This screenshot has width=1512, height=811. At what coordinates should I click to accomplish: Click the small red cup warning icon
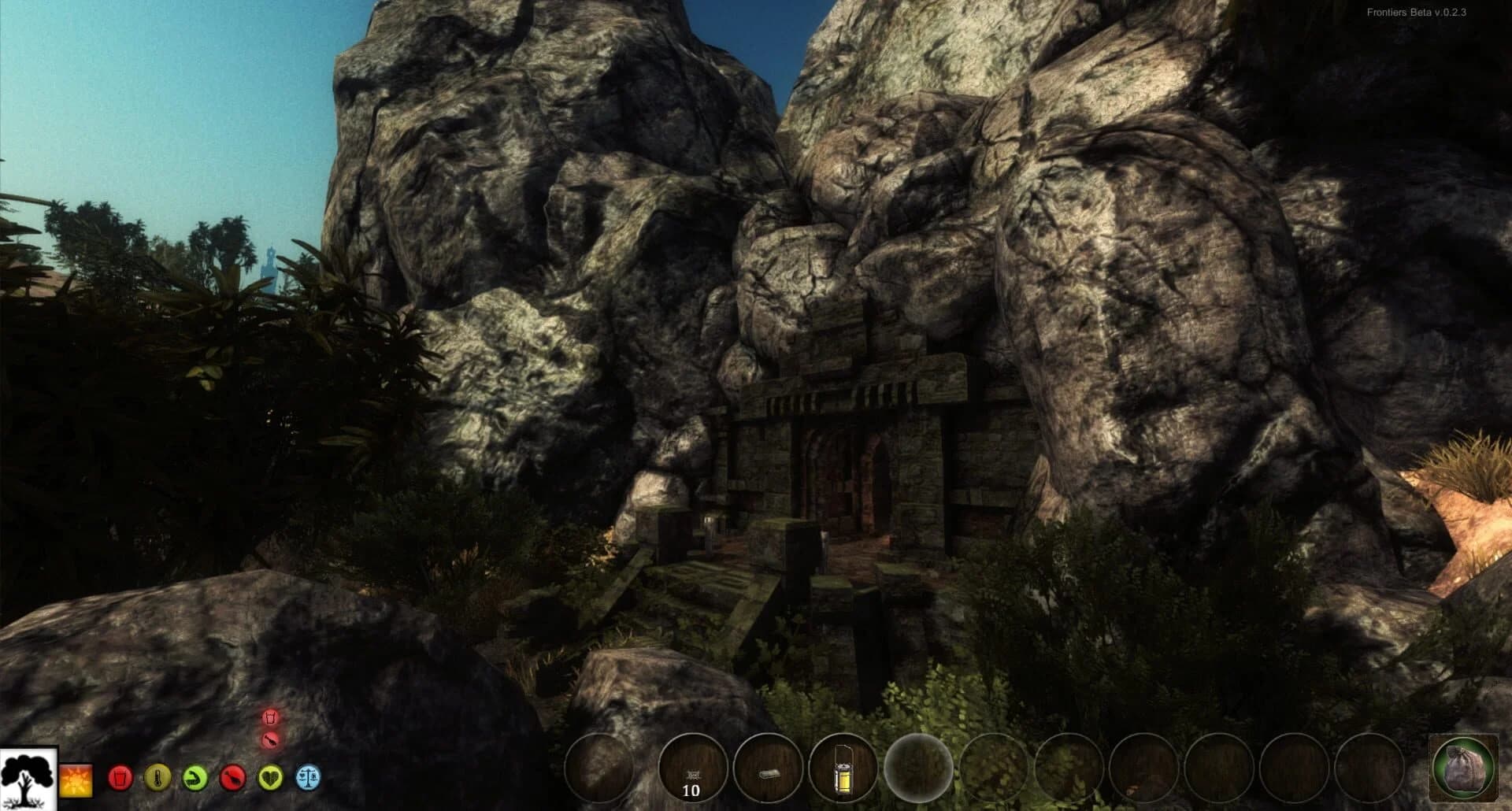click(x=270, y=717)
